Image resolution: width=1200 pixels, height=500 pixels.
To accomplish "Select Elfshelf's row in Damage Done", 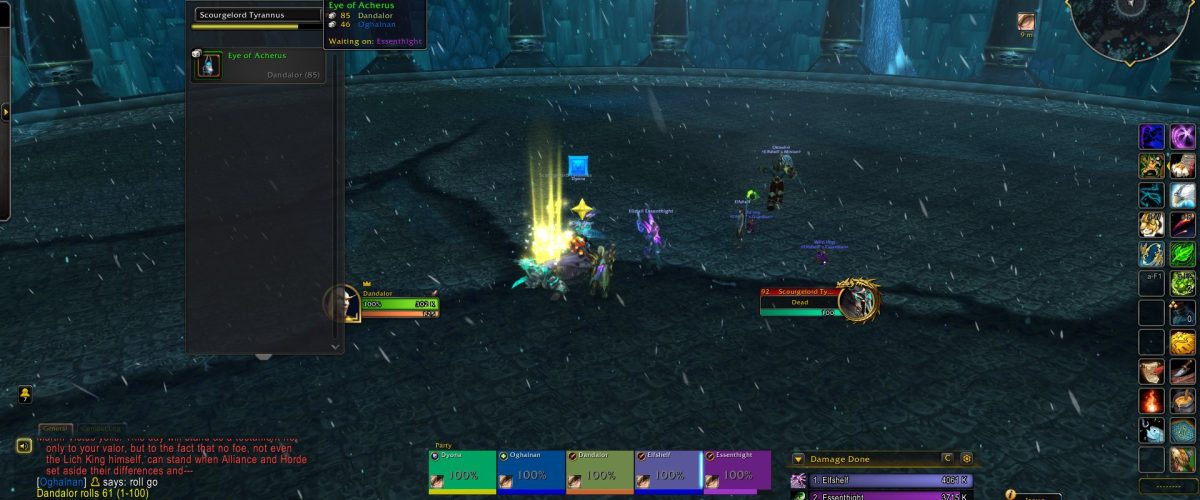I will (x=880, y=481).
